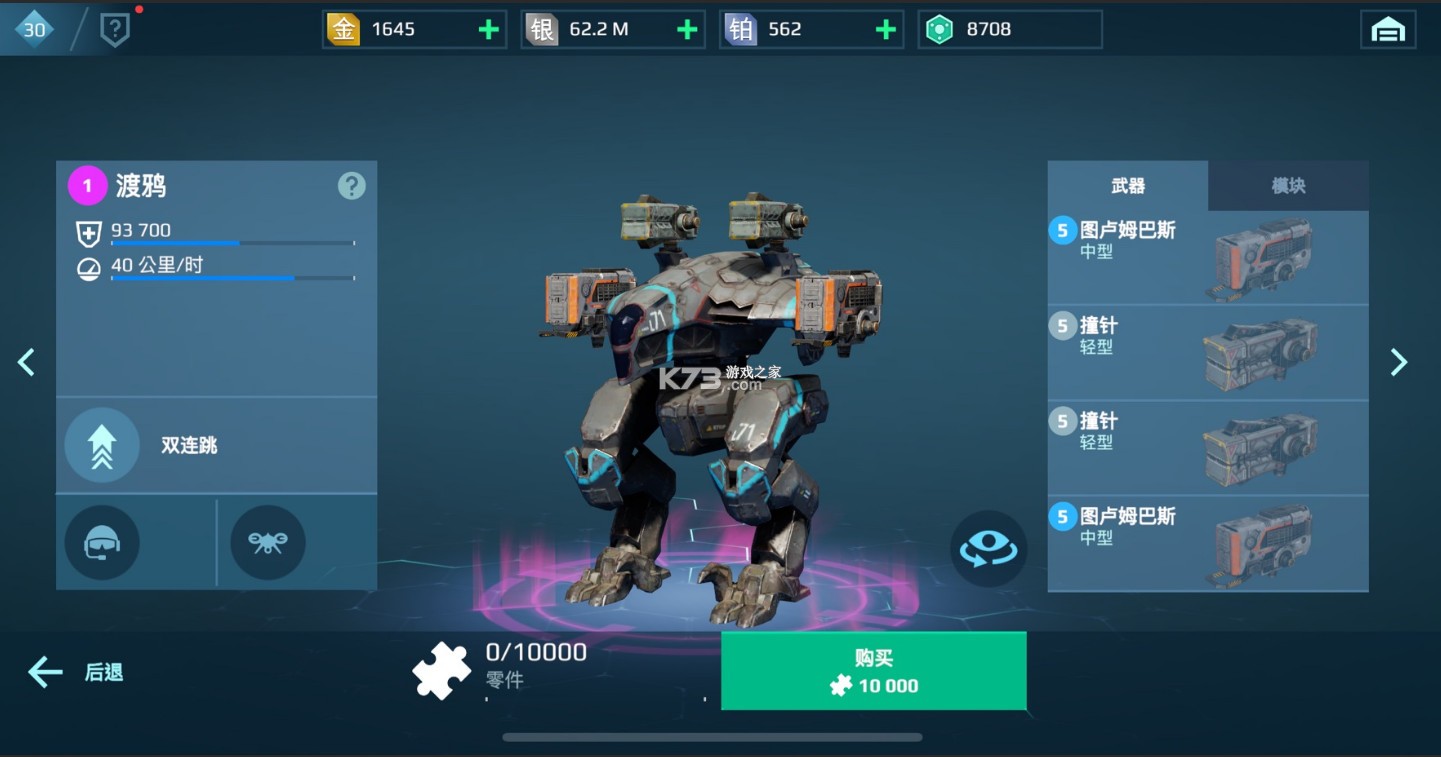Switch to the 模块 tab
The width and height of the screenshot is (1441, 757).
pyautogui.click(x=1288, y=186)
